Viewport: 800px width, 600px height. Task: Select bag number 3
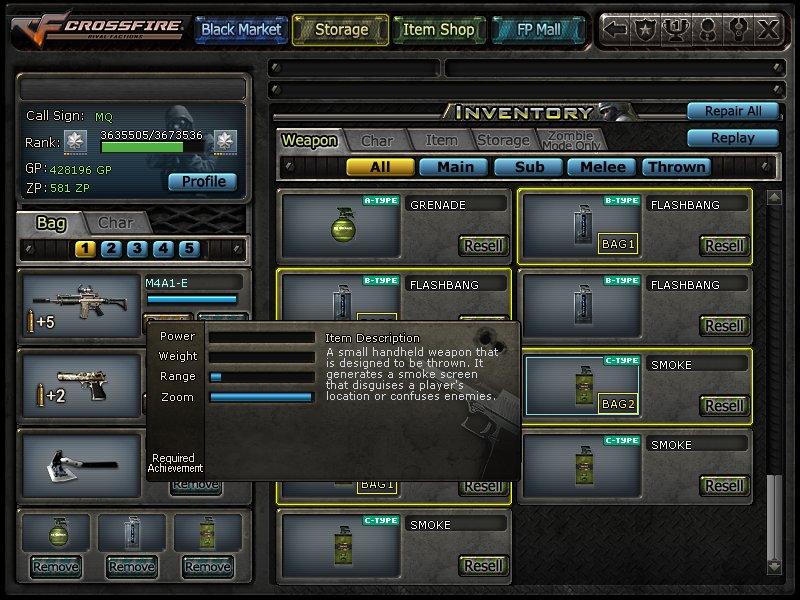click(137, 249)
